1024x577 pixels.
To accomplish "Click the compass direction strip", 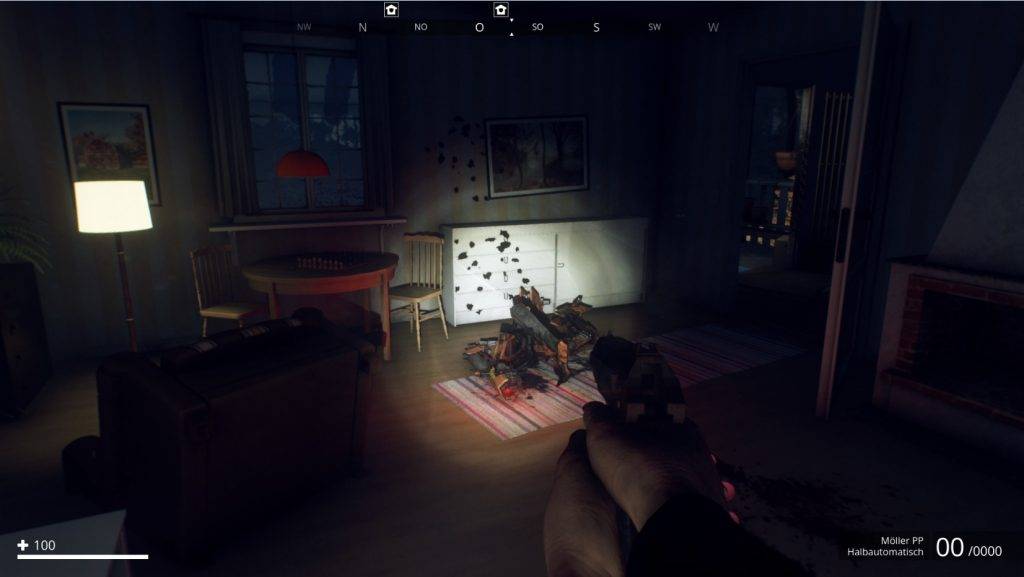I will point(508,27).
